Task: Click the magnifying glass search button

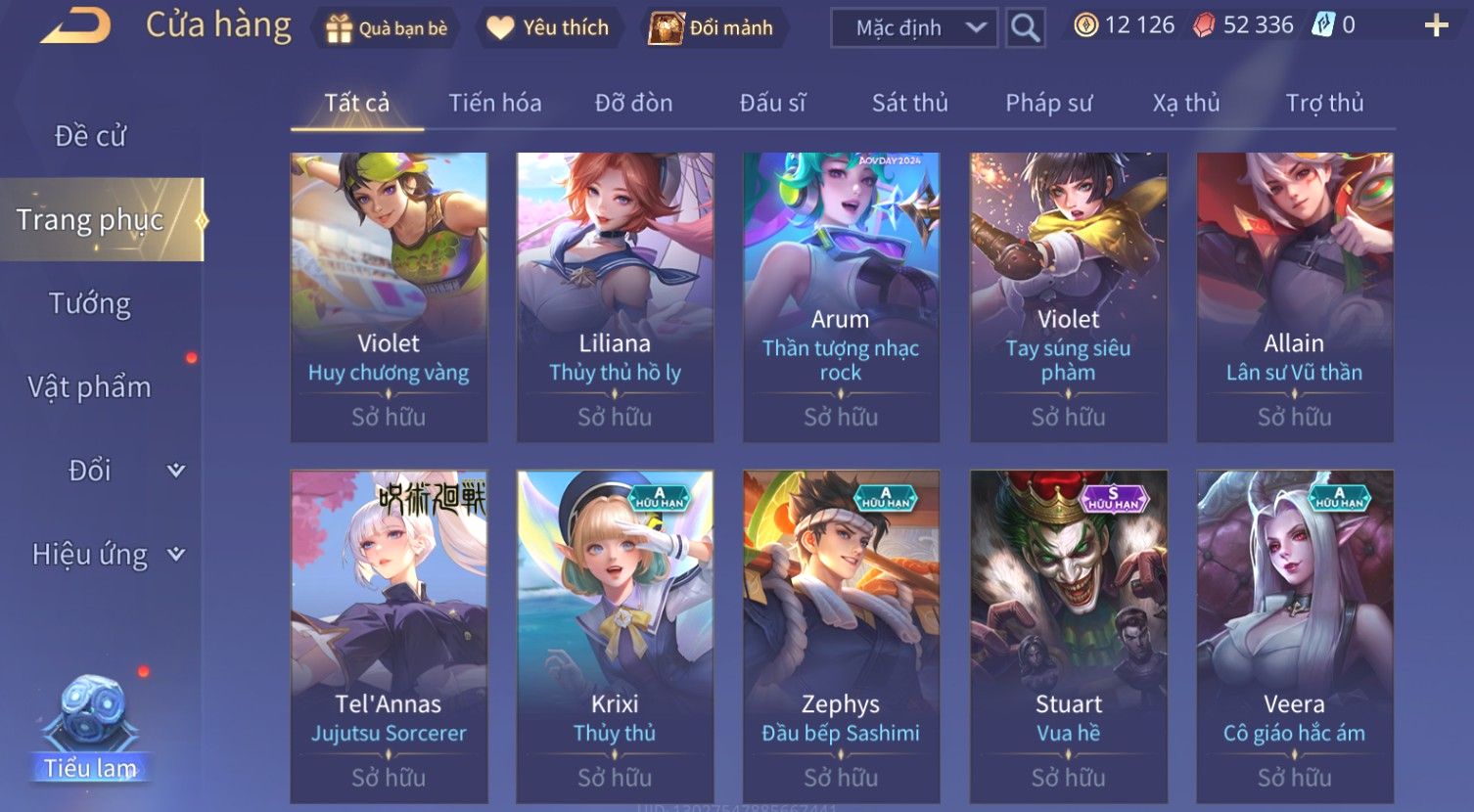Action: pos(1025,28)
